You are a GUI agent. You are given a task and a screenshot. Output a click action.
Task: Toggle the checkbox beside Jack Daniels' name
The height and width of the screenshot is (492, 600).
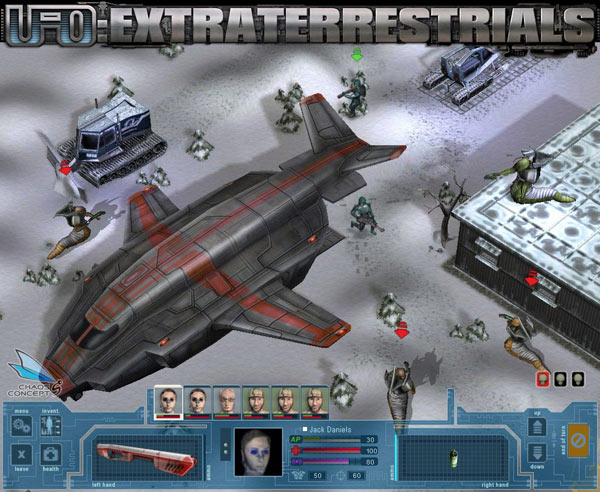(303, 428)
